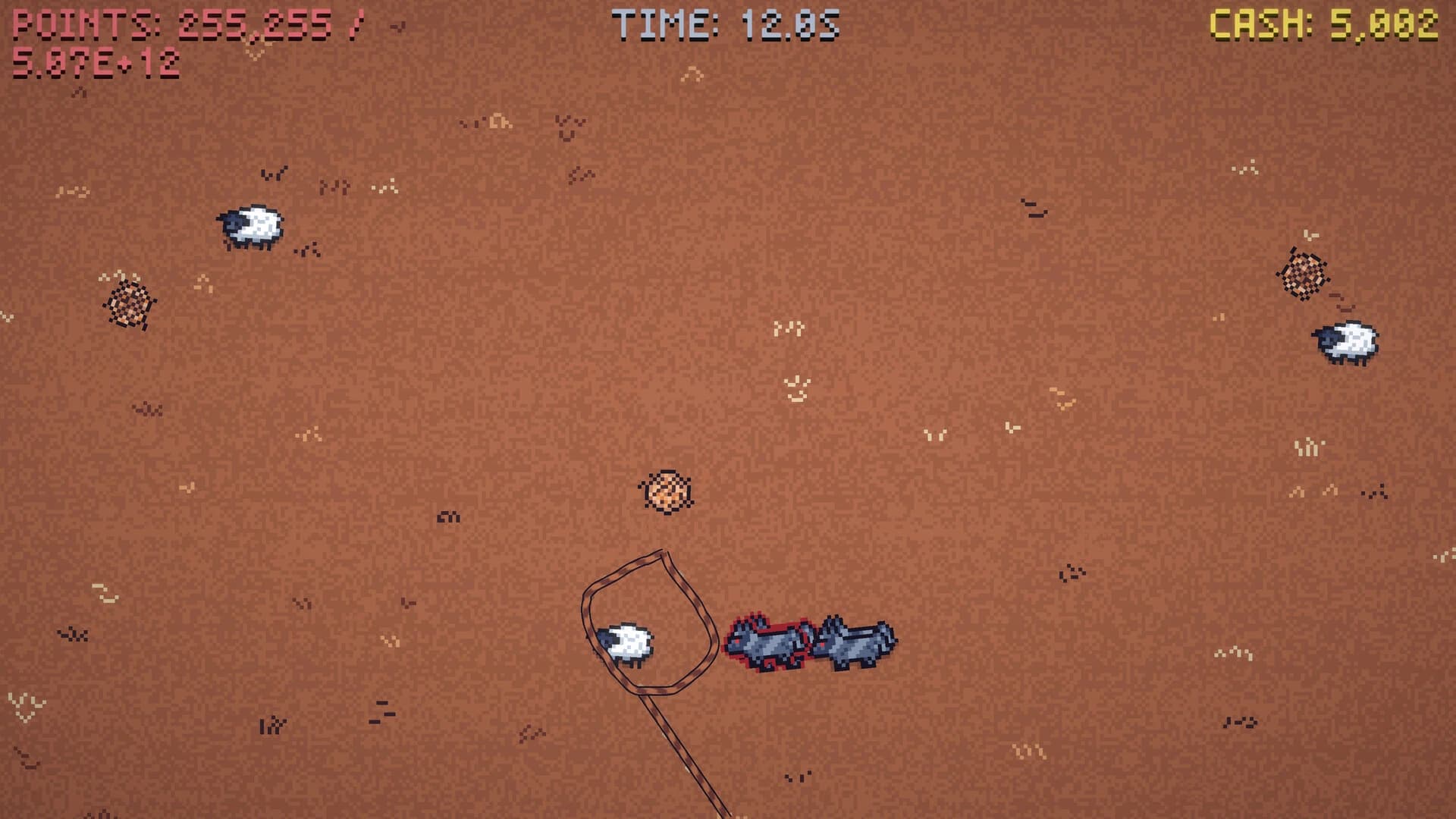This screenshot has width=1456, height=819.
Task: Click the black face of the netted sheep
Action: (605, 639)
